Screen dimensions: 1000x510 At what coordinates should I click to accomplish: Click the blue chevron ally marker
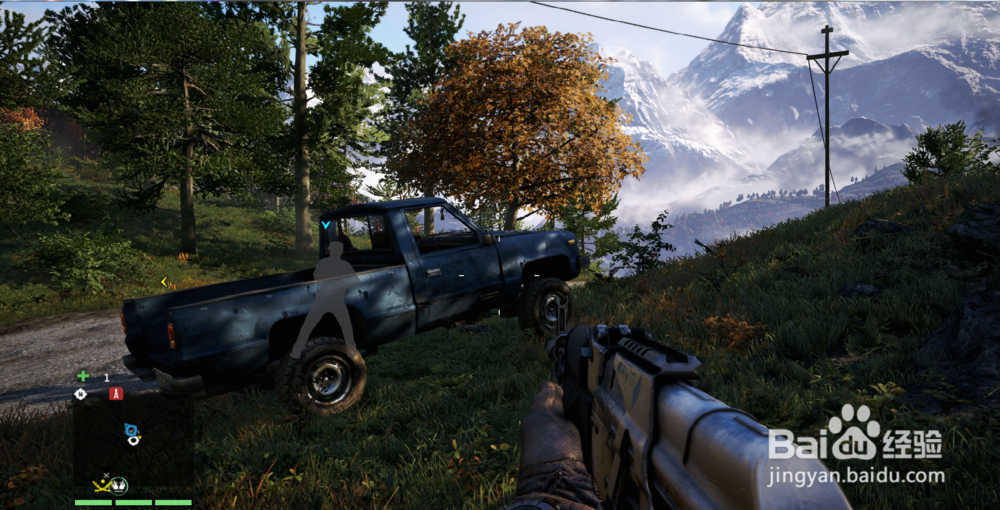point(326,225)
